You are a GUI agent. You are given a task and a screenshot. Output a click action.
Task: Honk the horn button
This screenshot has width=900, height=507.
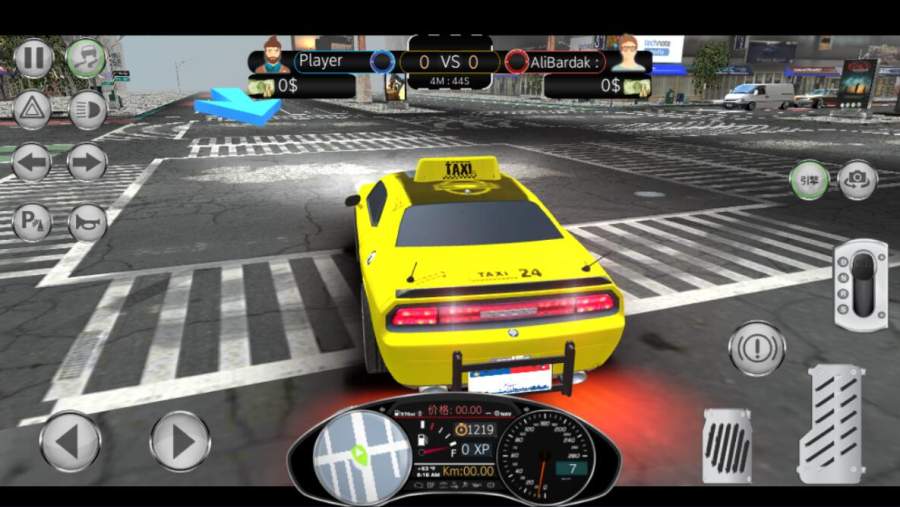[87, 221]
